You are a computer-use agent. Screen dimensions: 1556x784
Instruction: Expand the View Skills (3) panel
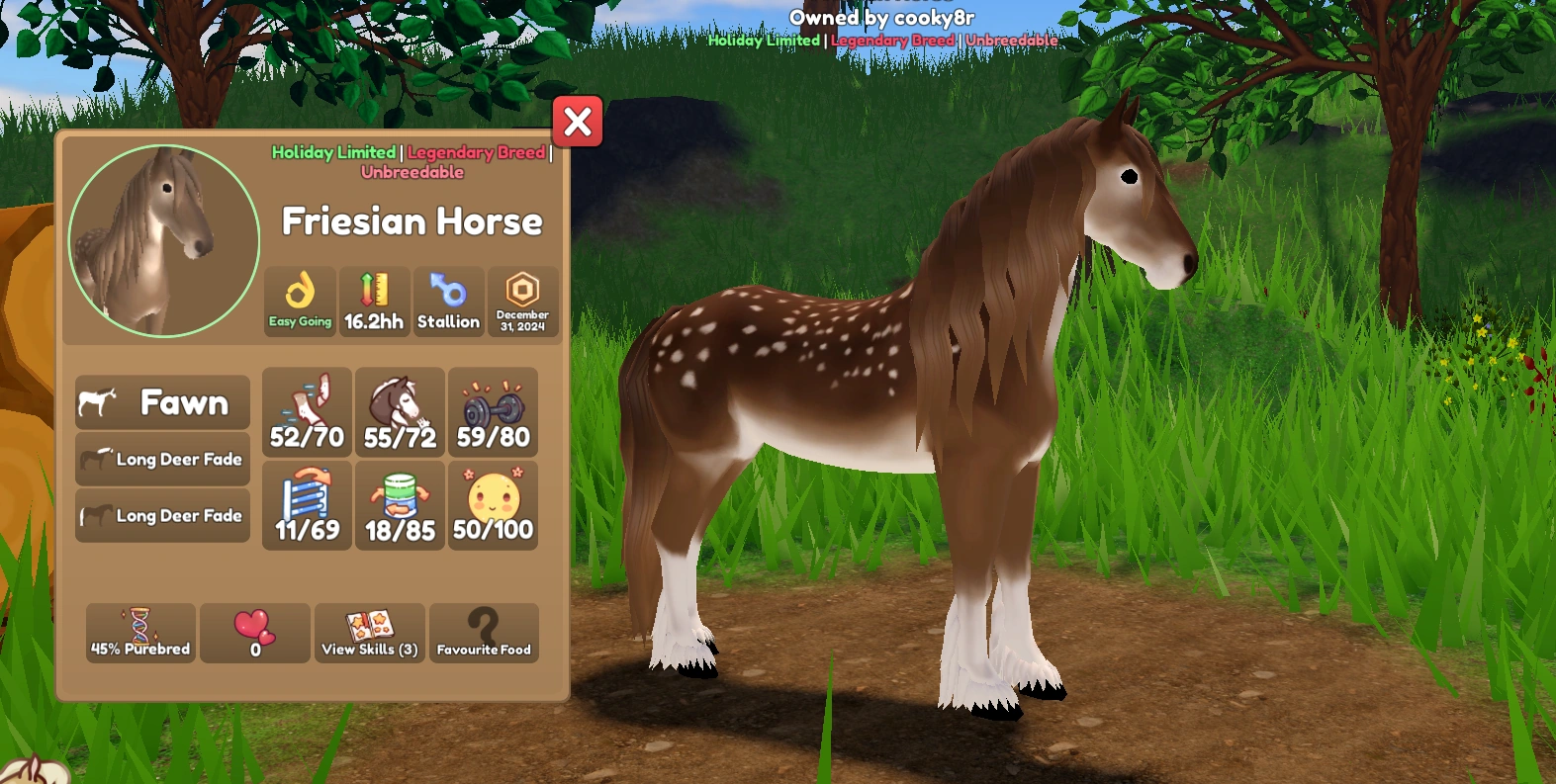369,633
